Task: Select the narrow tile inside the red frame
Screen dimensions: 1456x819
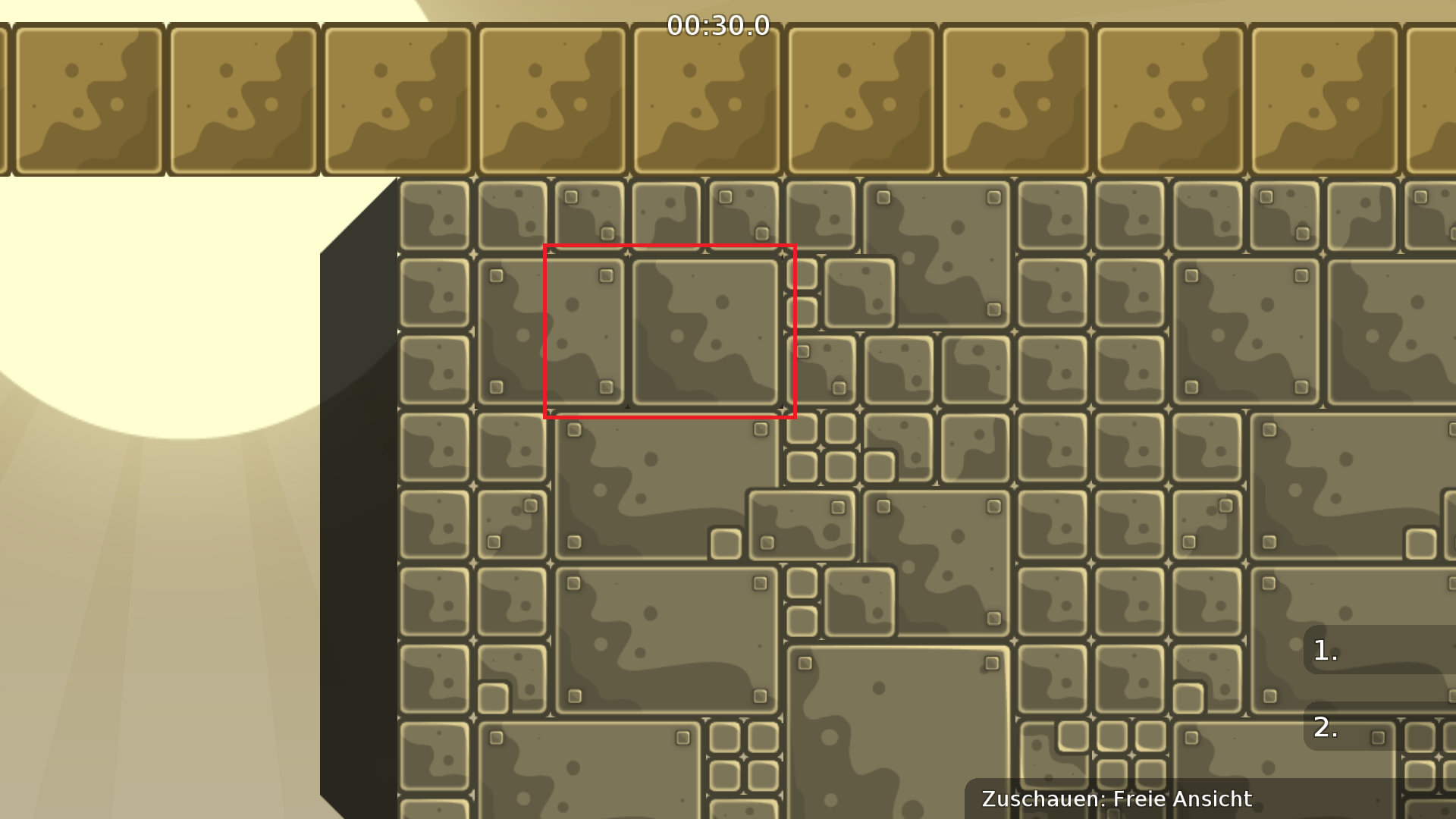Action: pyautogui.click(x=584, y=331)
